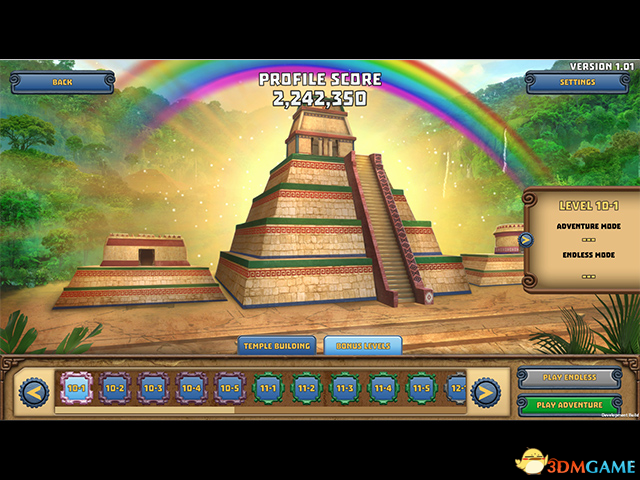640x480 pixels.
Task: Select the Bonus Levels tab
Action: (x=363, y=345)
